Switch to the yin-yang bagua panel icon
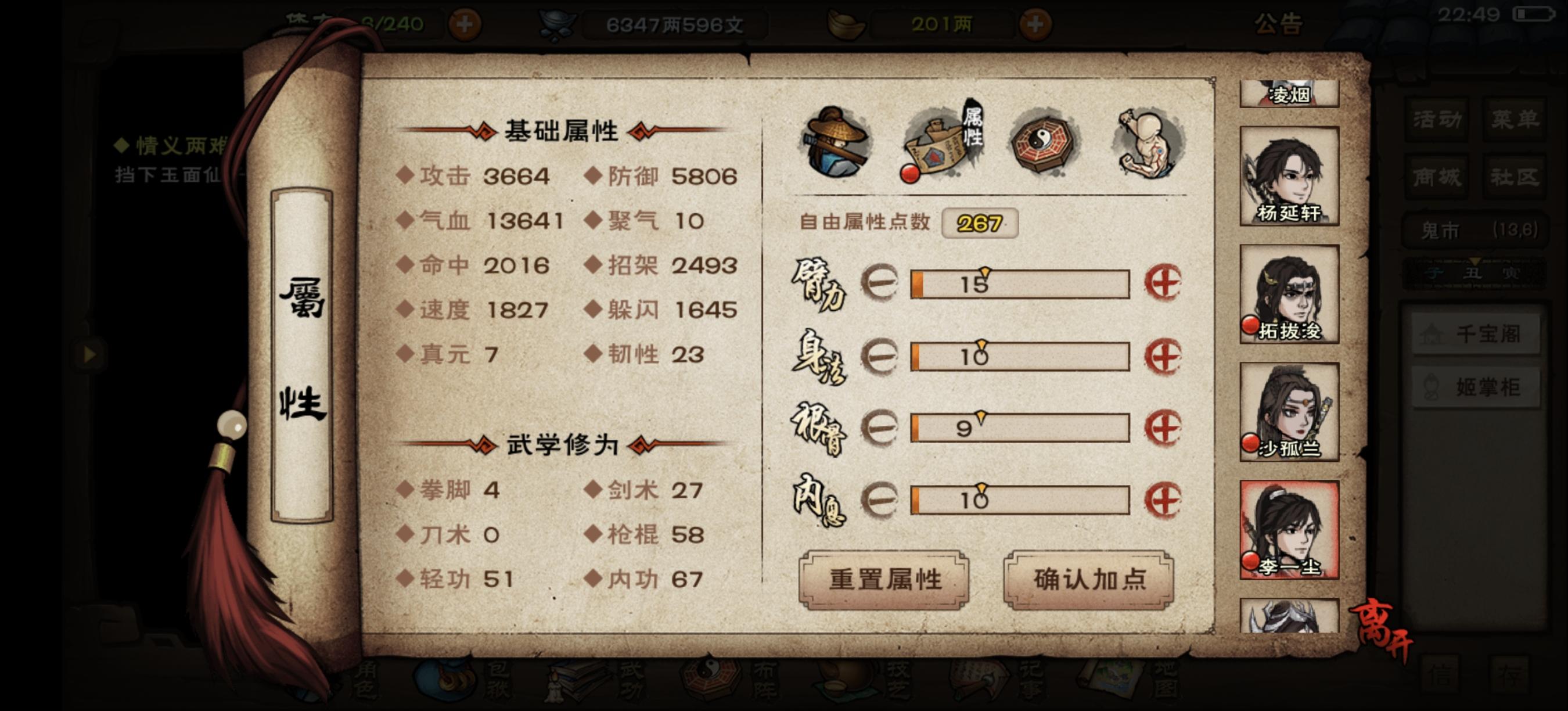 (x=1042, y=140)
